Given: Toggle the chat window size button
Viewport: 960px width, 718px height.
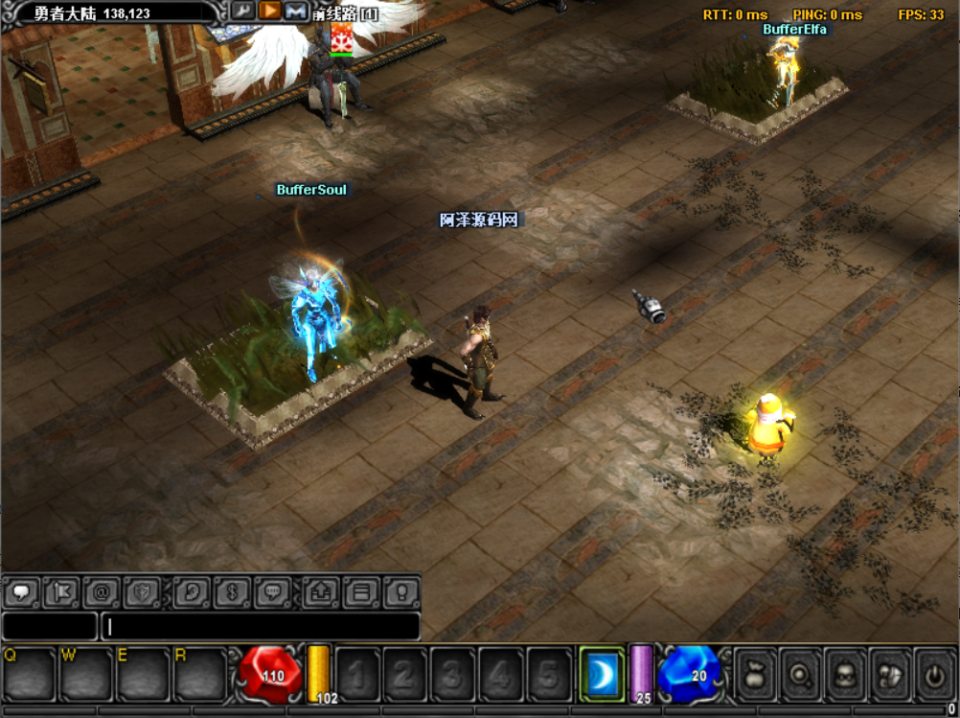Looking at the screenshot, I should 361,592.
